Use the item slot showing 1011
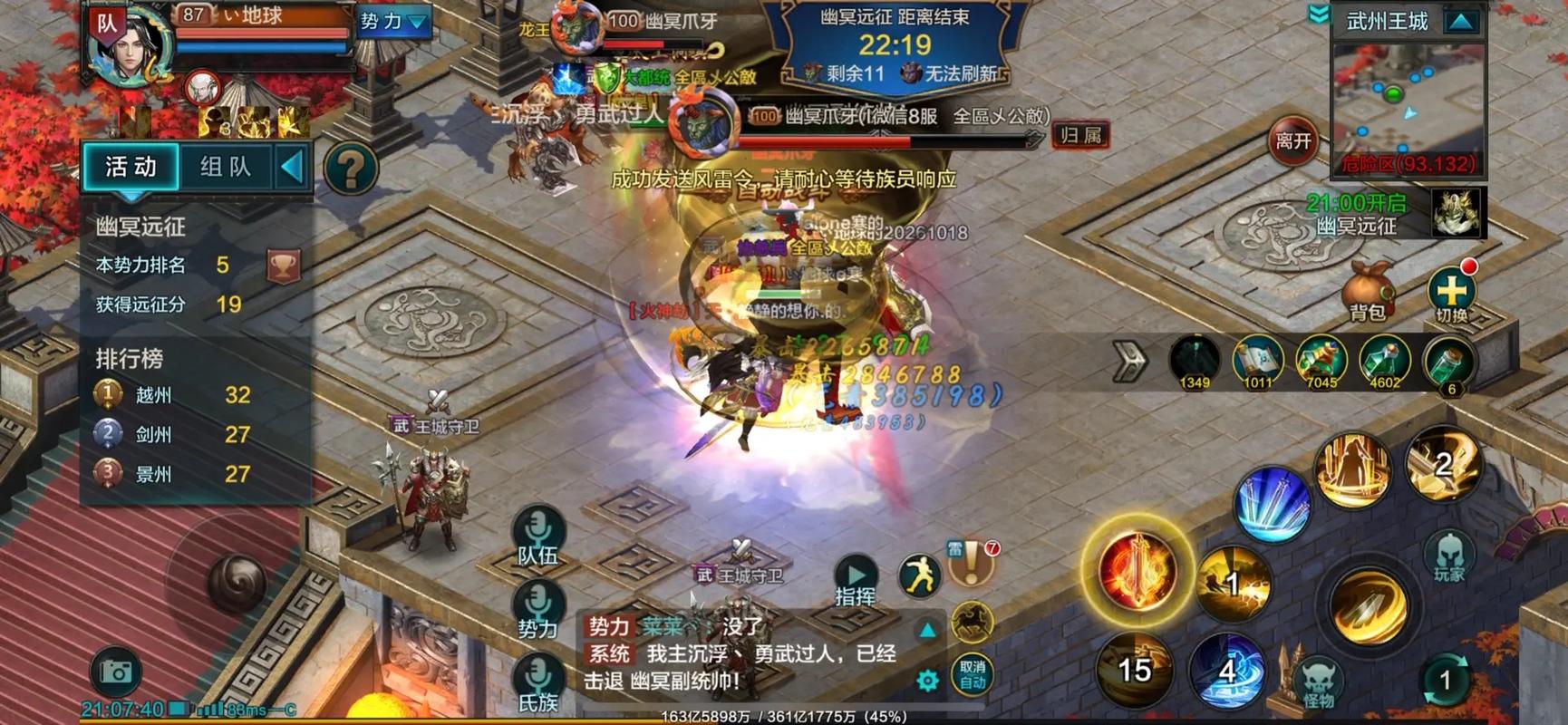The image size is (1568, 725). 1257,361
